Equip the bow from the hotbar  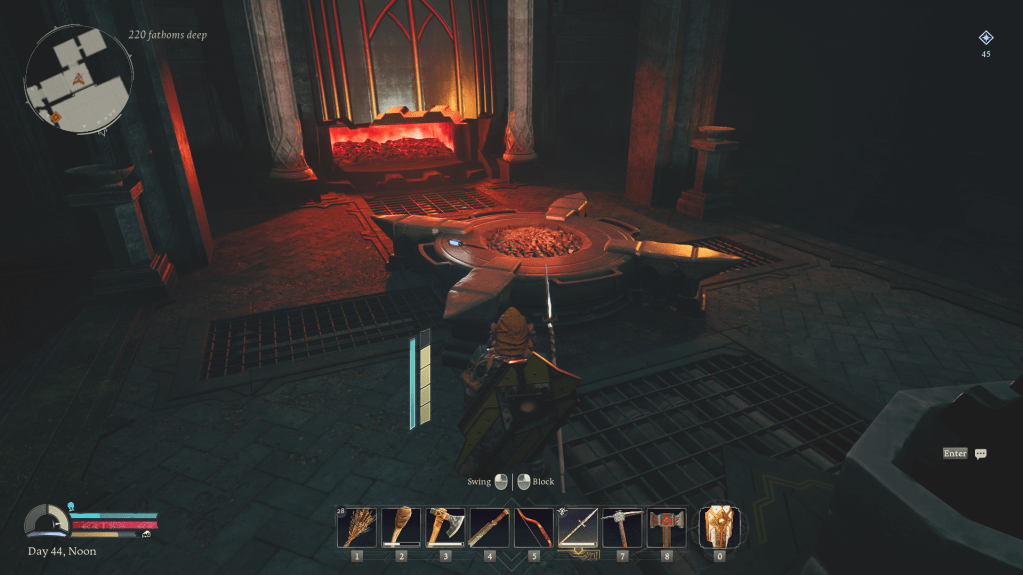pyautogui.click(x=533, y=527)
